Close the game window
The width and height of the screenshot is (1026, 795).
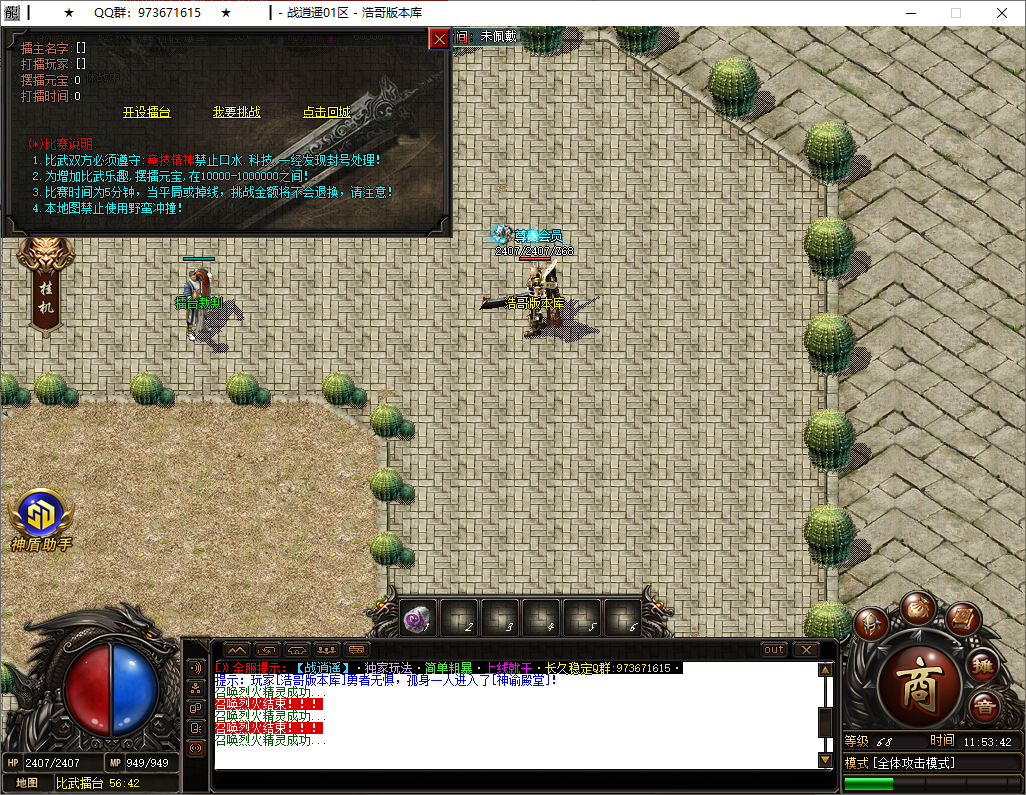click(x=1001, y=13)
